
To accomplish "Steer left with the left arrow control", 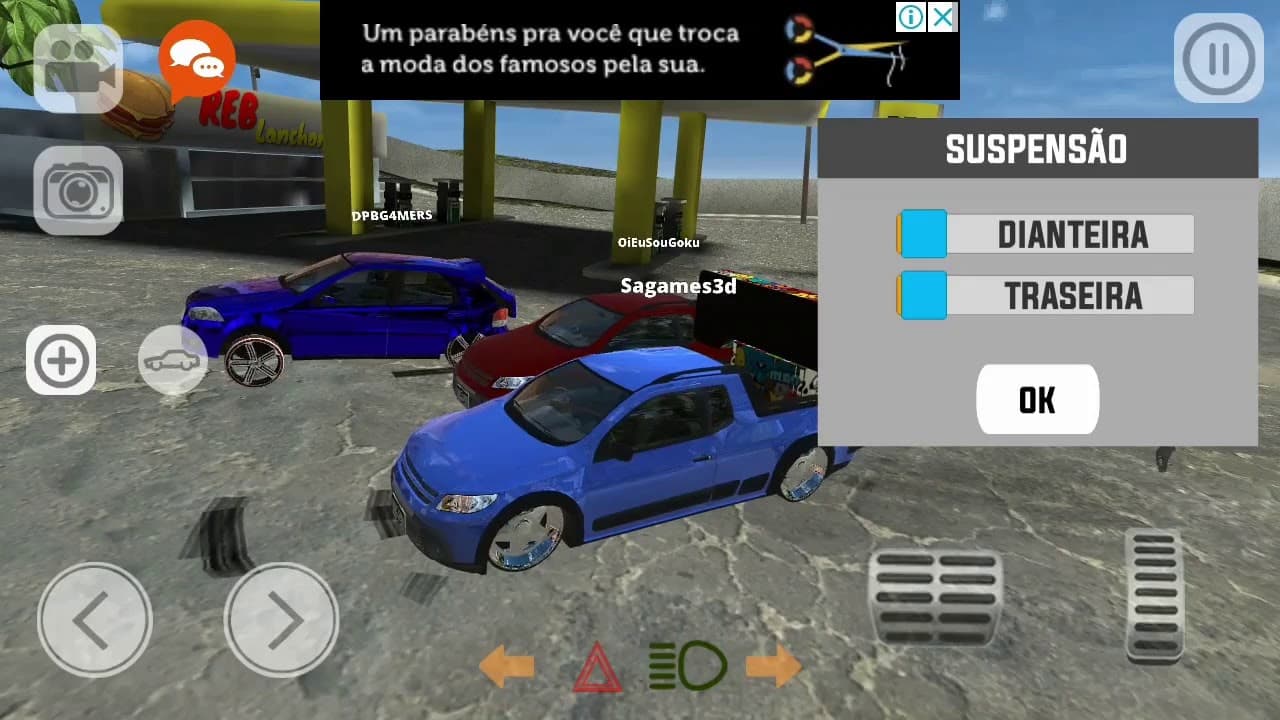I will 95,620.
